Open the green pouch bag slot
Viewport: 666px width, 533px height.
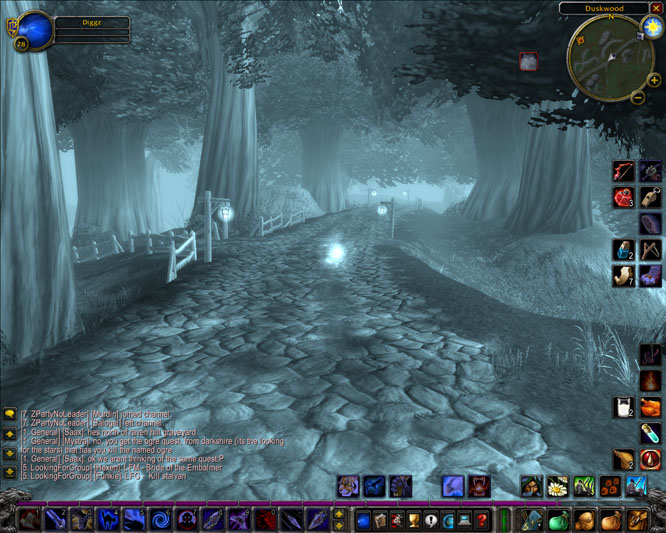[558, 520]
